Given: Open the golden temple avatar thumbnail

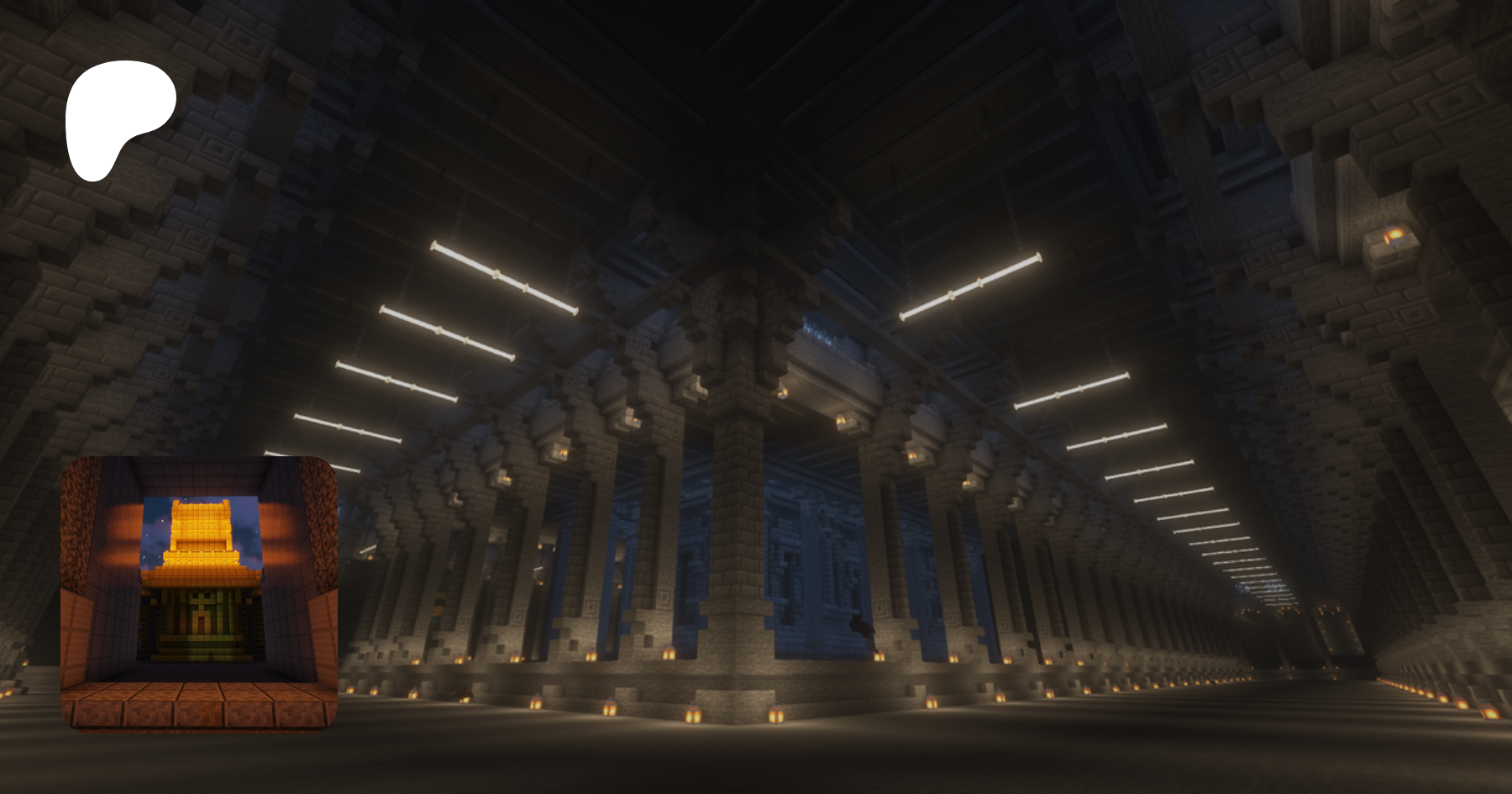Looking at the screenshot, I should click(199, 592).
